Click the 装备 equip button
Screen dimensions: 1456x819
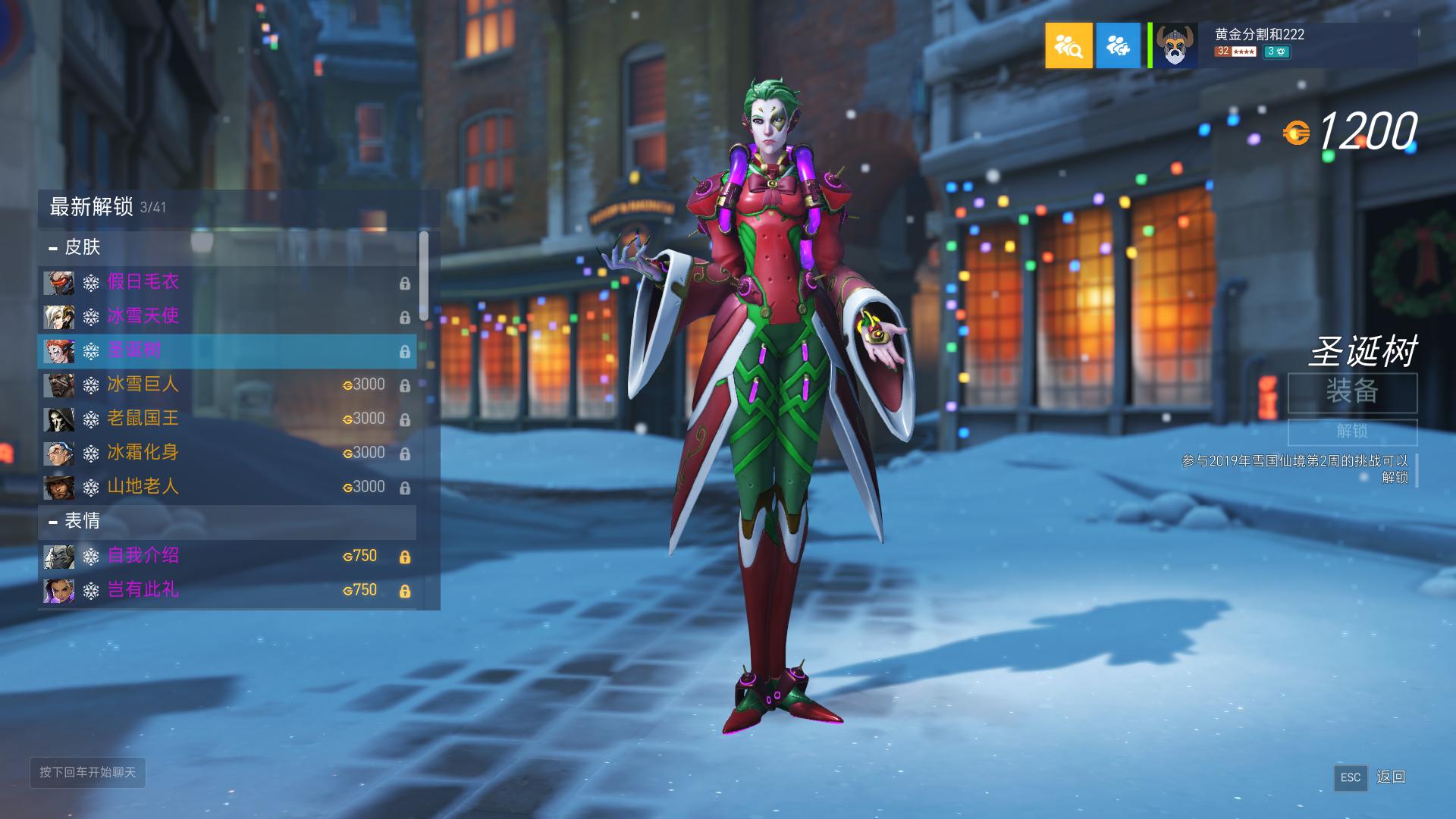point(1352,392)
